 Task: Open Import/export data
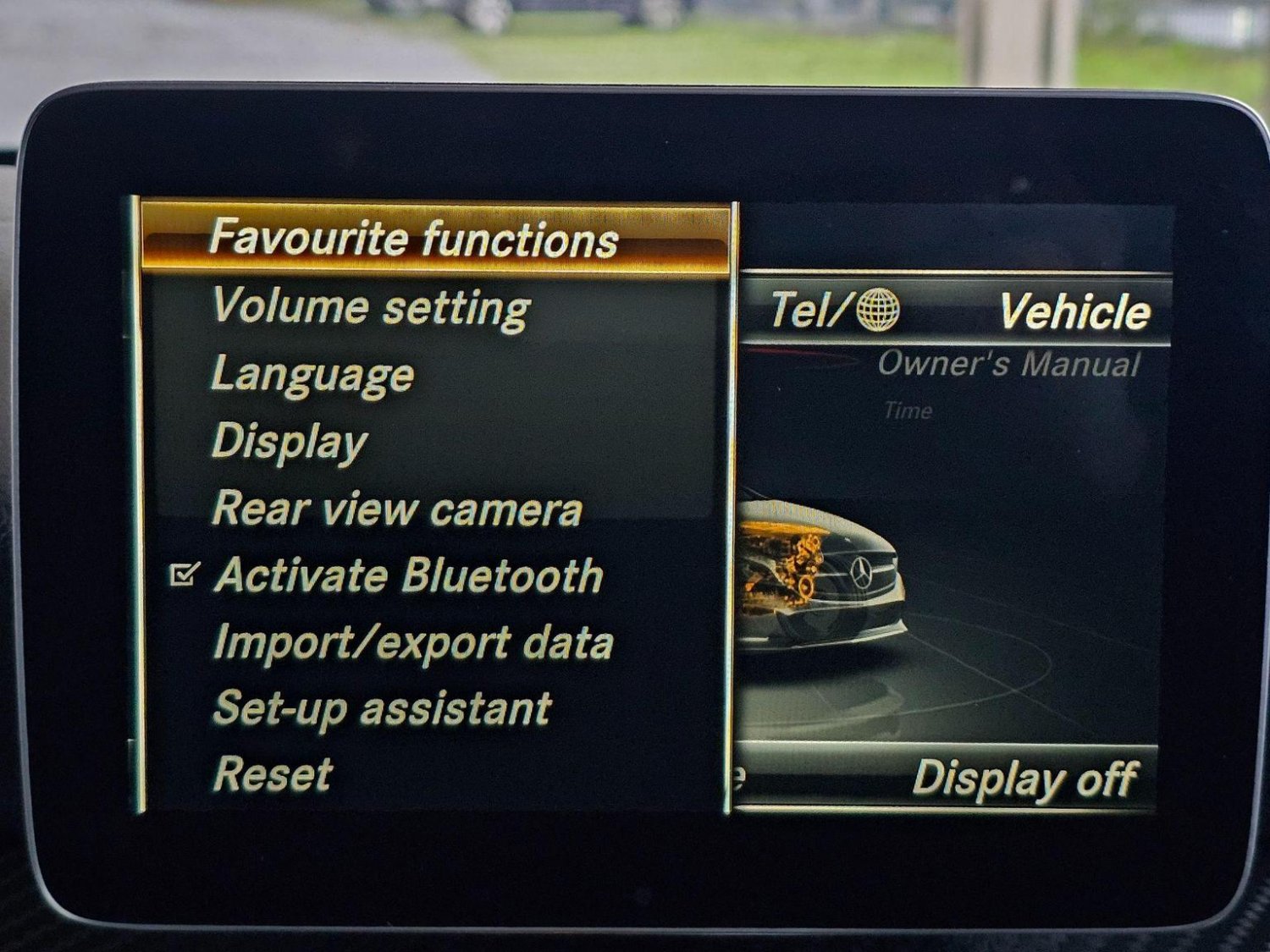[413, 642]
